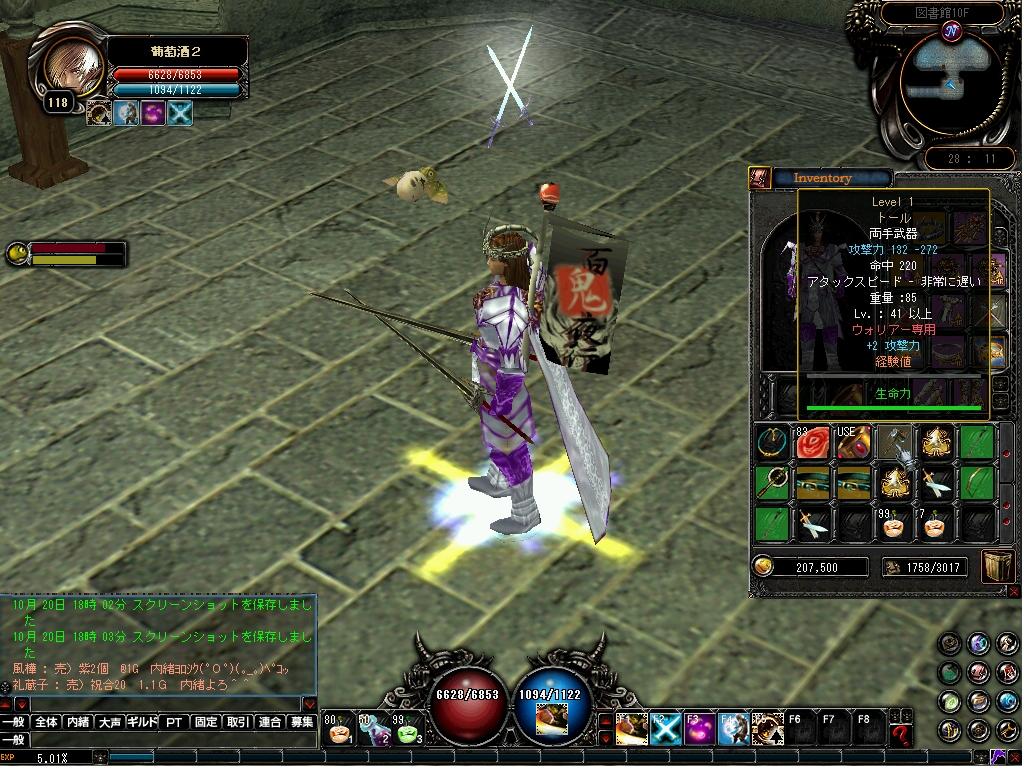Select the stack of 99 pumpkin items
The width and height of the screenshot is (1024, 768).
pos(894,523)
